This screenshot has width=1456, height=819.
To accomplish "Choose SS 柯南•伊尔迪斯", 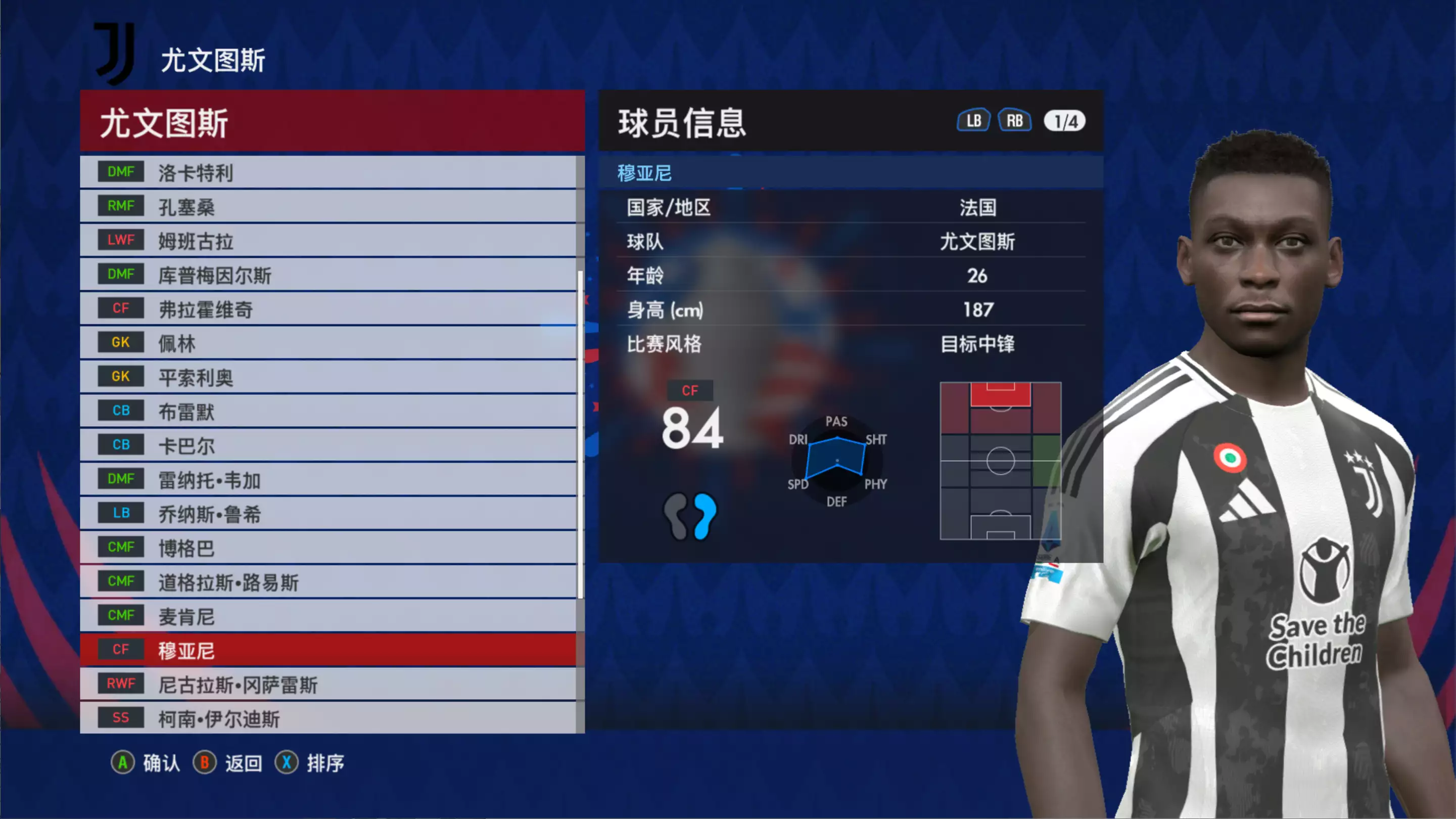I will click(x=328, y=718).
